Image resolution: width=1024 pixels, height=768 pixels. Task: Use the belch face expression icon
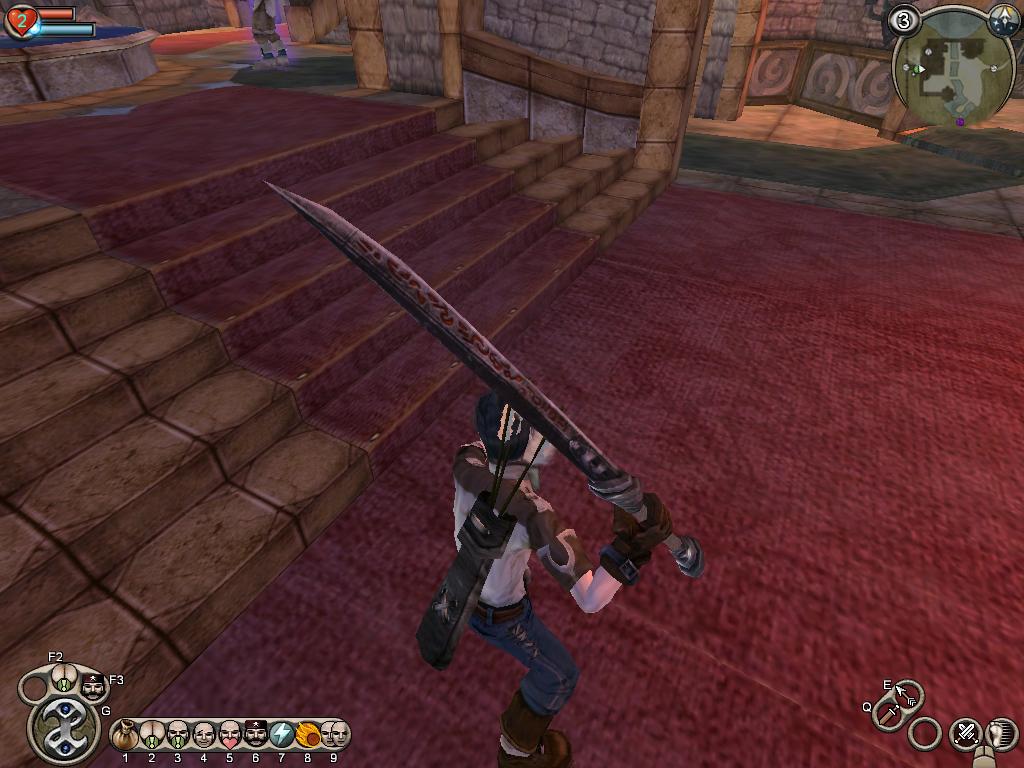pyautogui.click(x=178, y=736)
